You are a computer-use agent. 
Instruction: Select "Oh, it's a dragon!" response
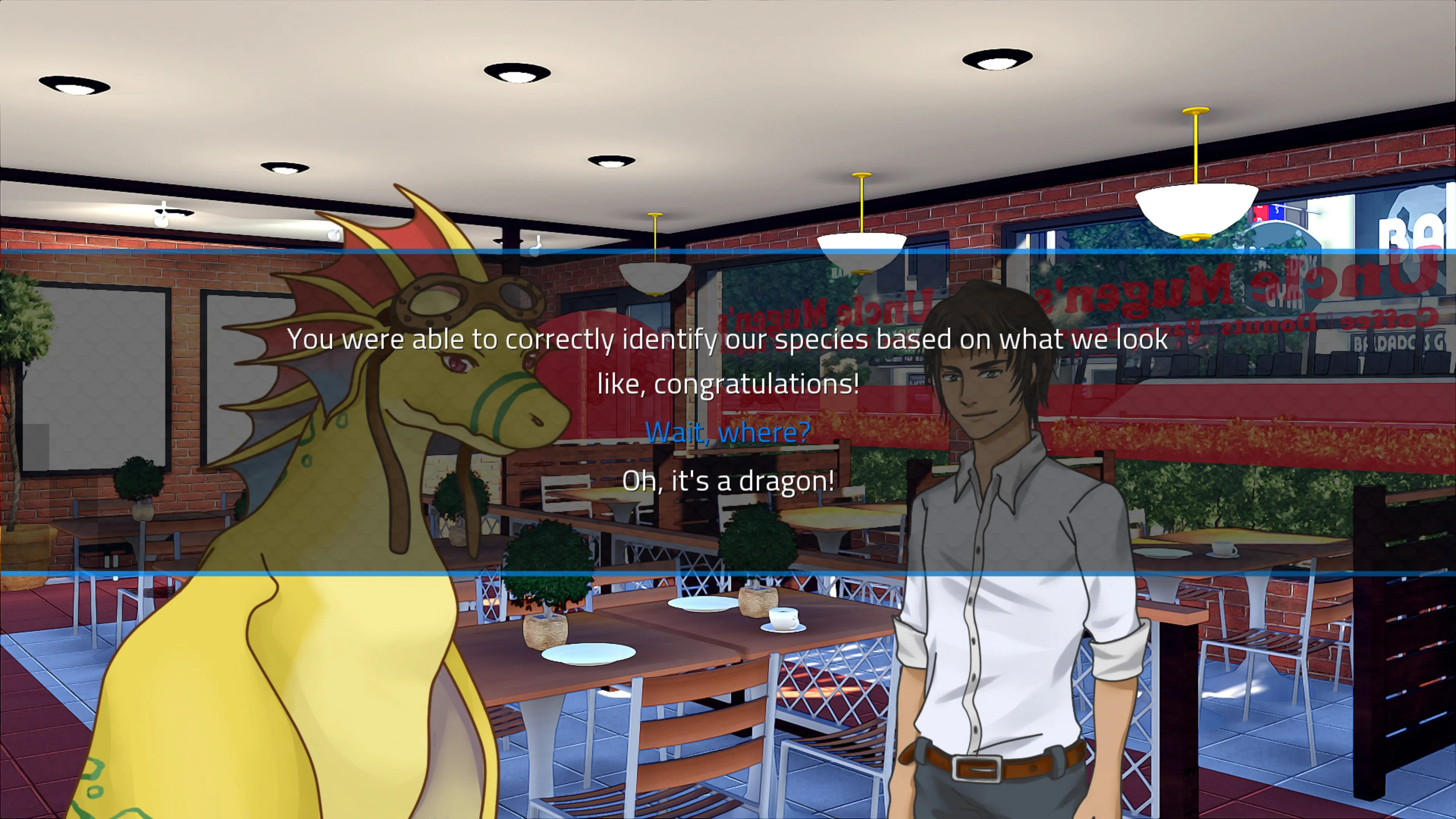(x=728, y=481)
